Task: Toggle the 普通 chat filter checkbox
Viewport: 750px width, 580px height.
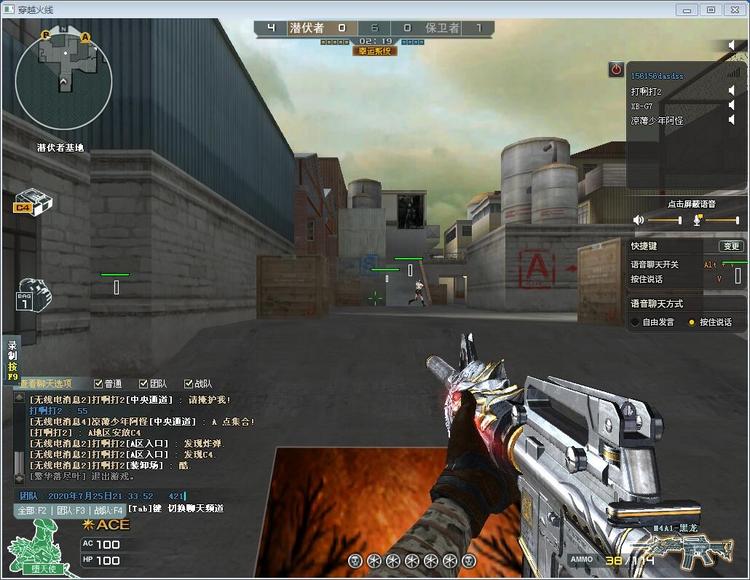Action: (99, 383)
